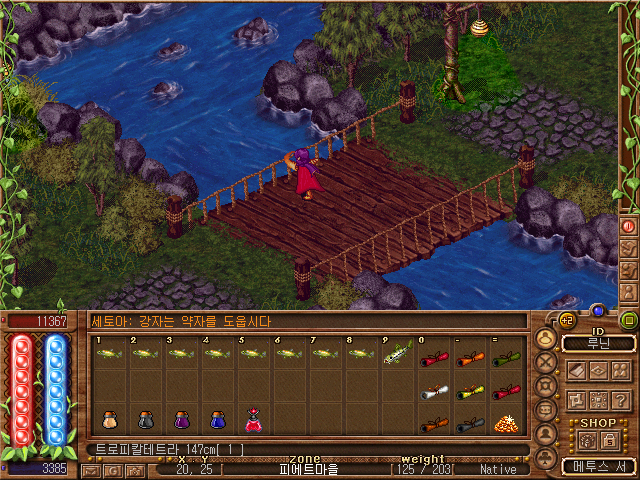Use the purple potion pouch

click(182, 420)
